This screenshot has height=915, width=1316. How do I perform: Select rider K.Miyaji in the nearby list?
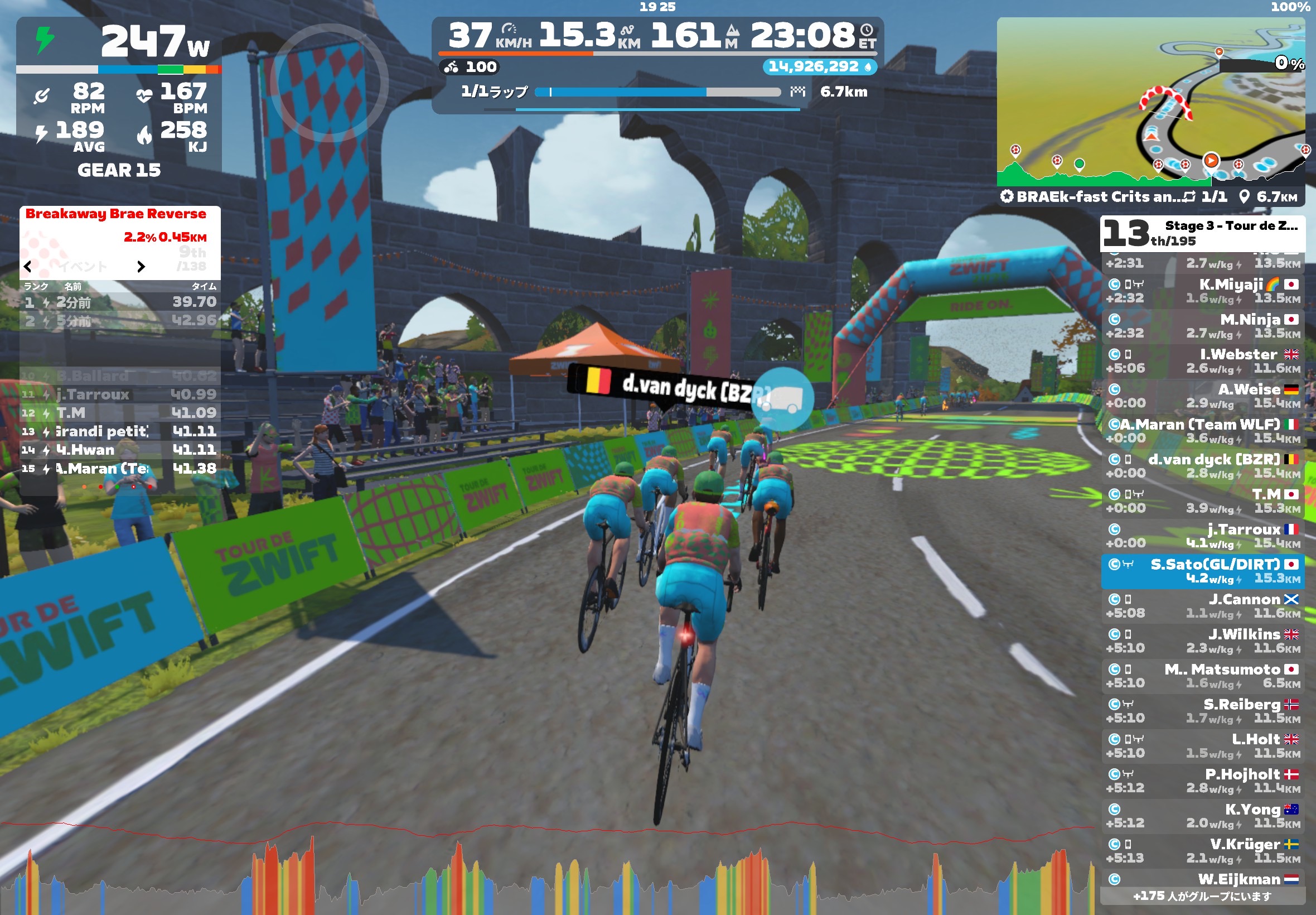(1202, 291)
